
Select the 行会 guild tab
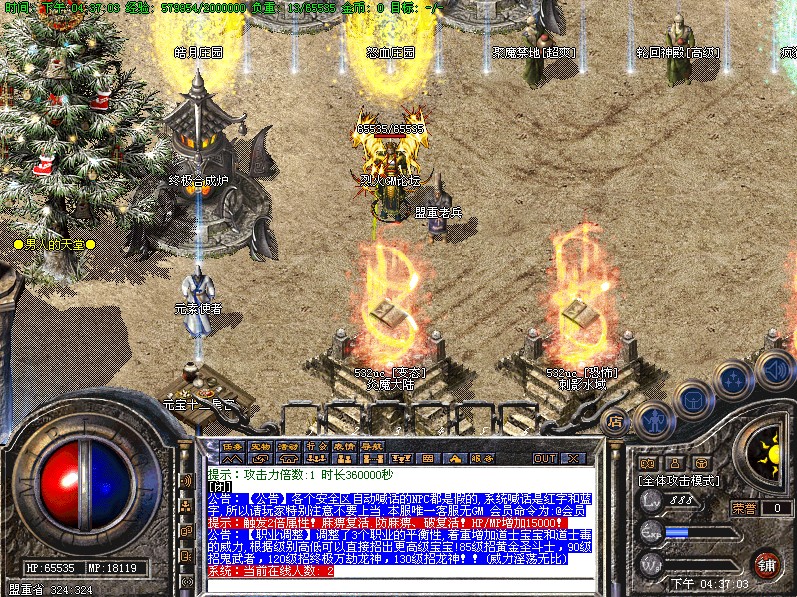tap(317, 444)
